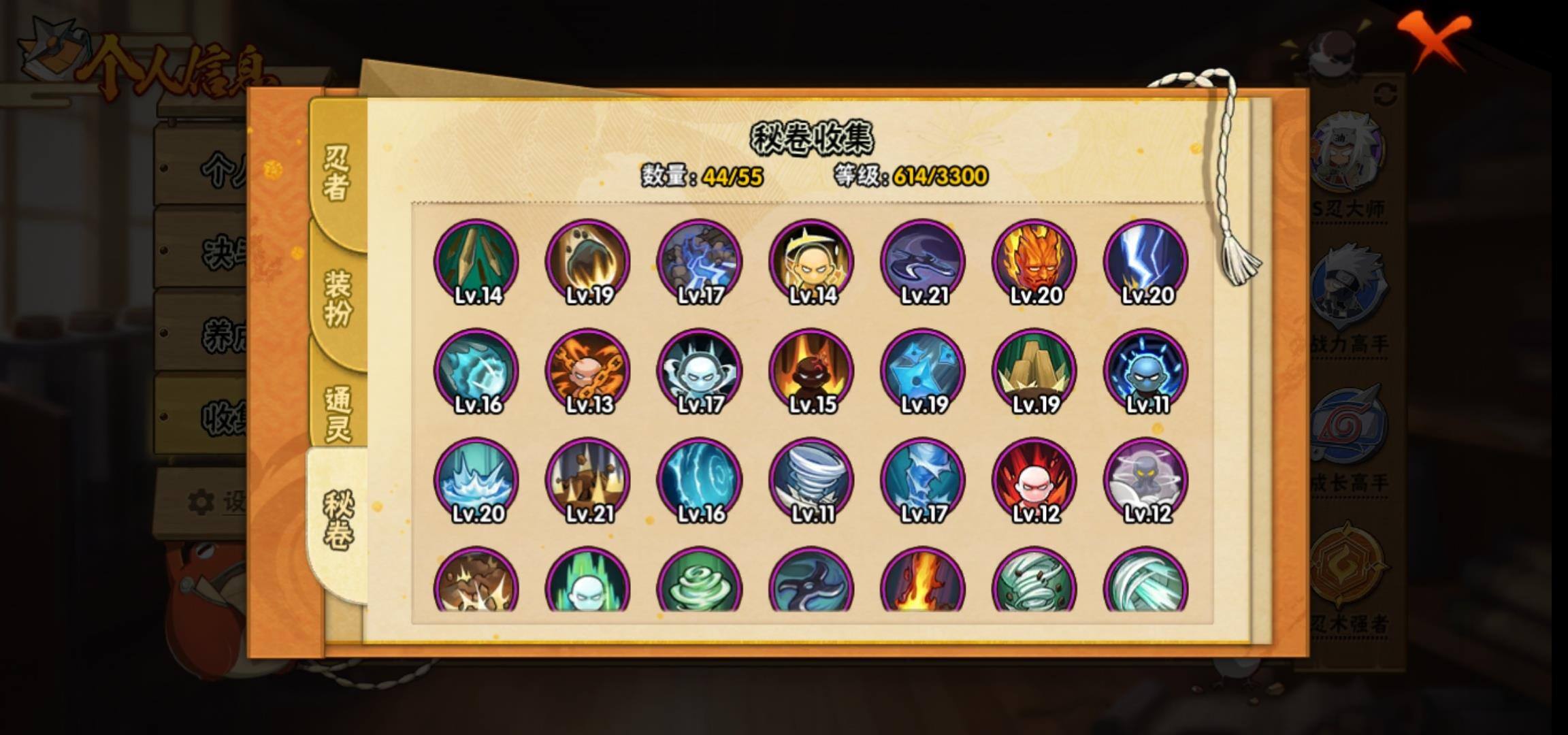This screenshot has width=1568, height=735.
Task: Select the Lv.12 grey smoke figure scroll
Action: [1146, 480]
